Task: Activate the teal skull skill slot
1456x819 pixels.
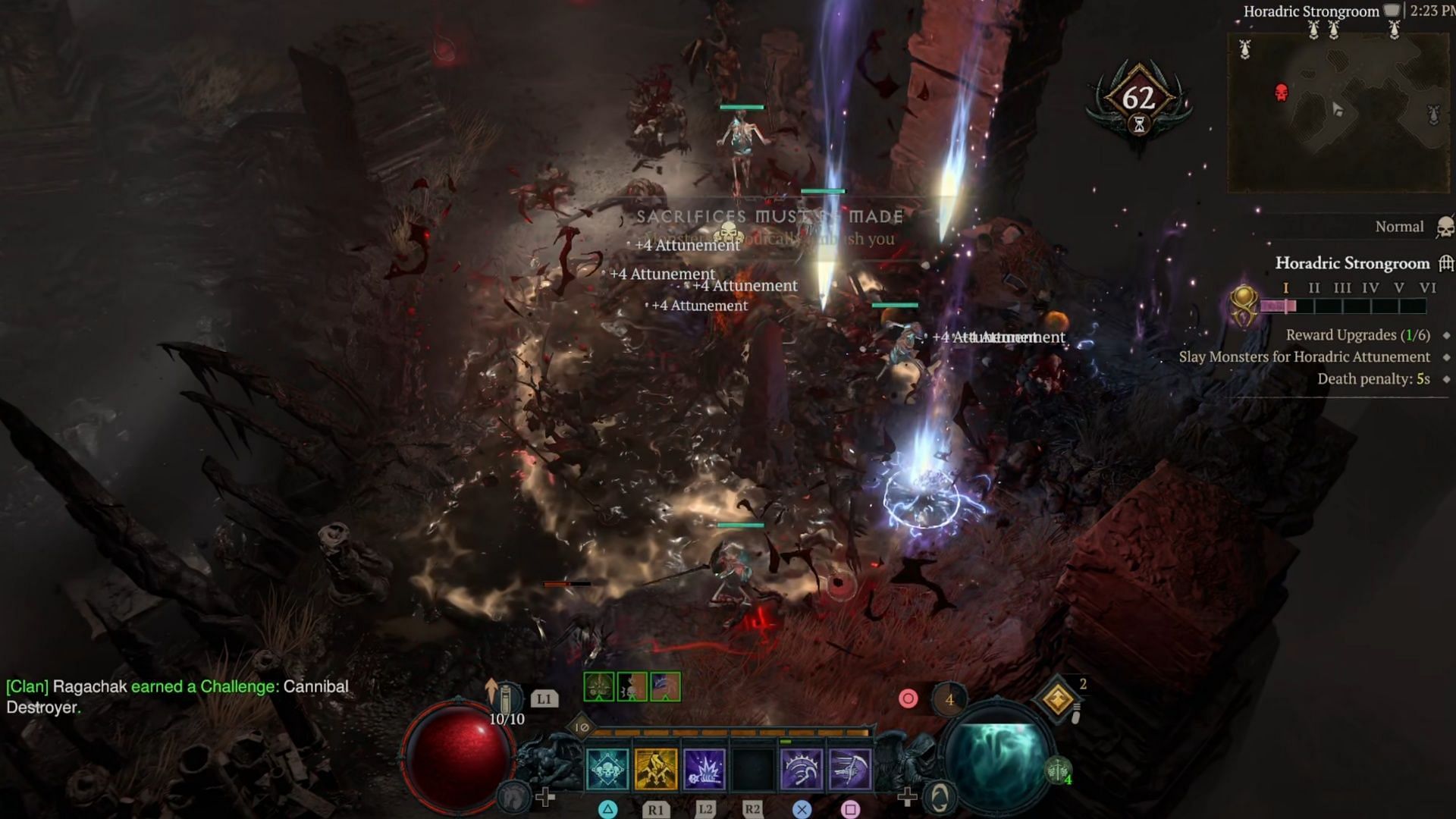Action: point(607,769)
